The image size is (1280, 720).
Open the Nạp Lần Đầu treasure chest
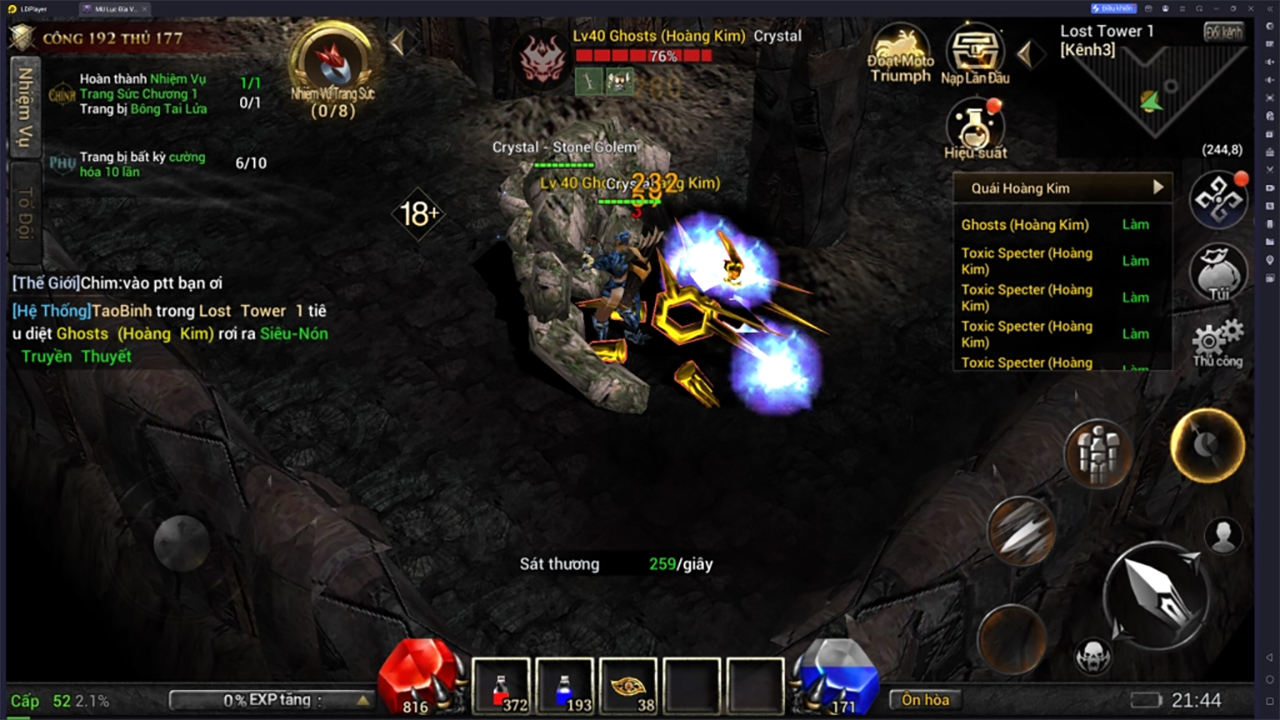(975, 53)
